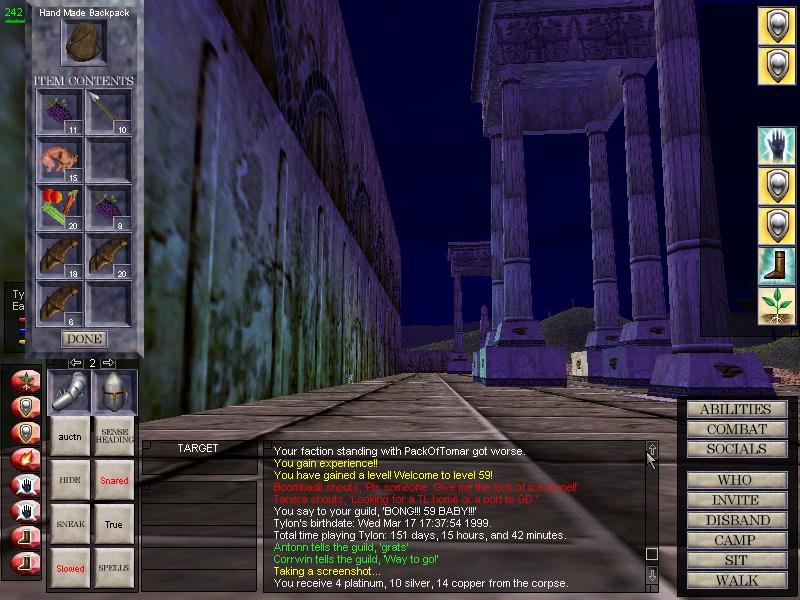Screen dimensions: 800x600
Task: Close the backpack with the DONE button
Action: click(x=84, y=339)
